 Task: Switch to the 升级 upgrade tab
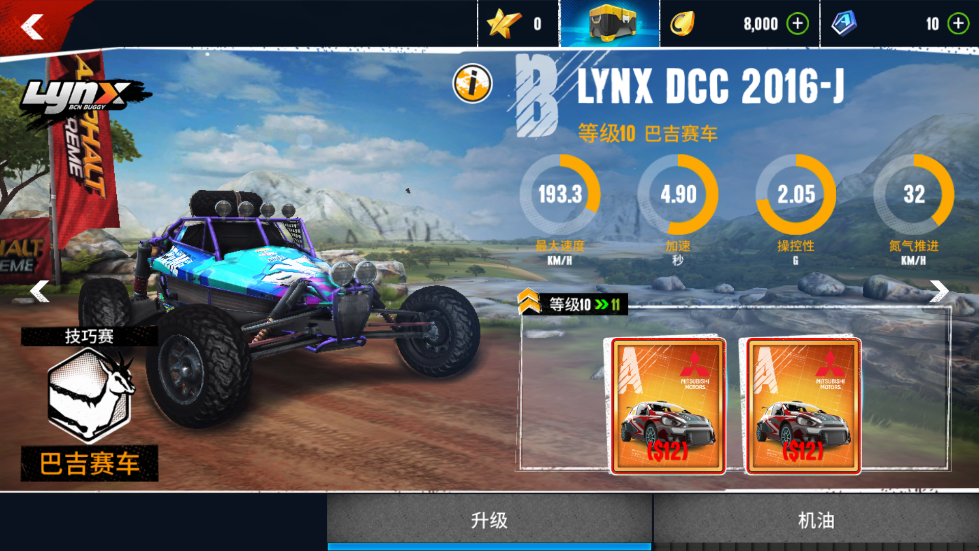490,520
